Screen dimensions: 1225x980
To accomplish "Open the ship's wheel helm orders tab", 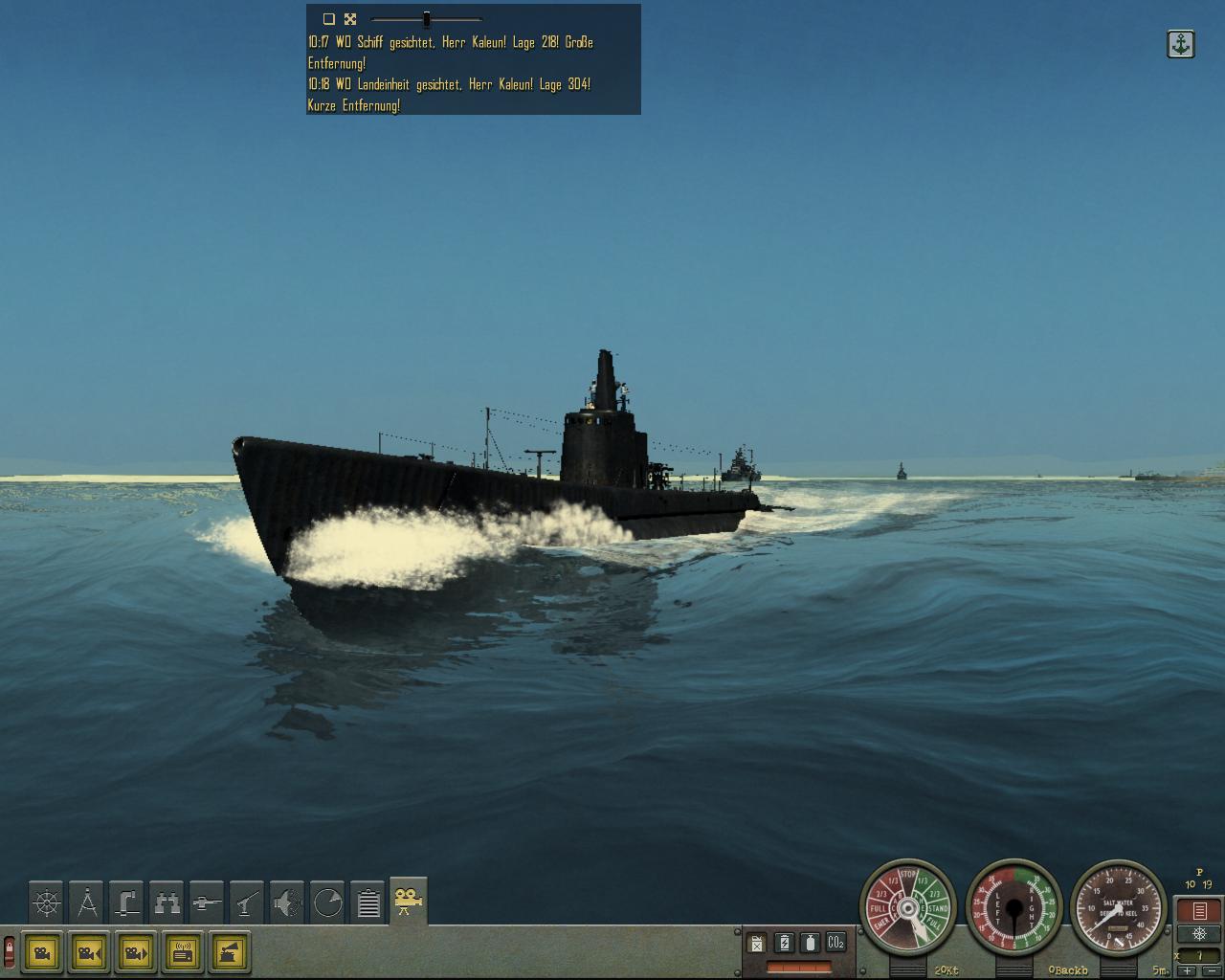I will click(x=46, y=902).
